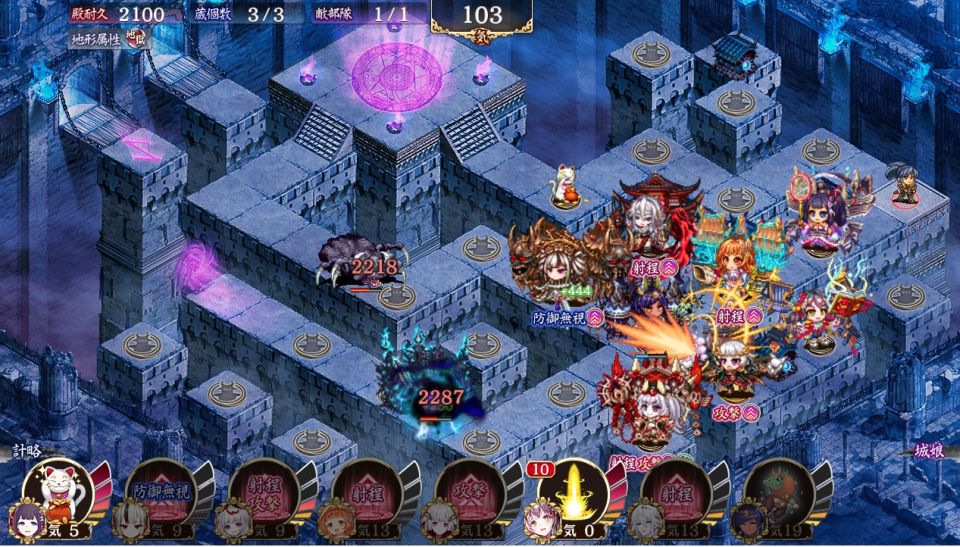This screenshot has width=960, height=547.
Task: Select the 射程攻撃 stratagem slot
Action: pos(263,492)
